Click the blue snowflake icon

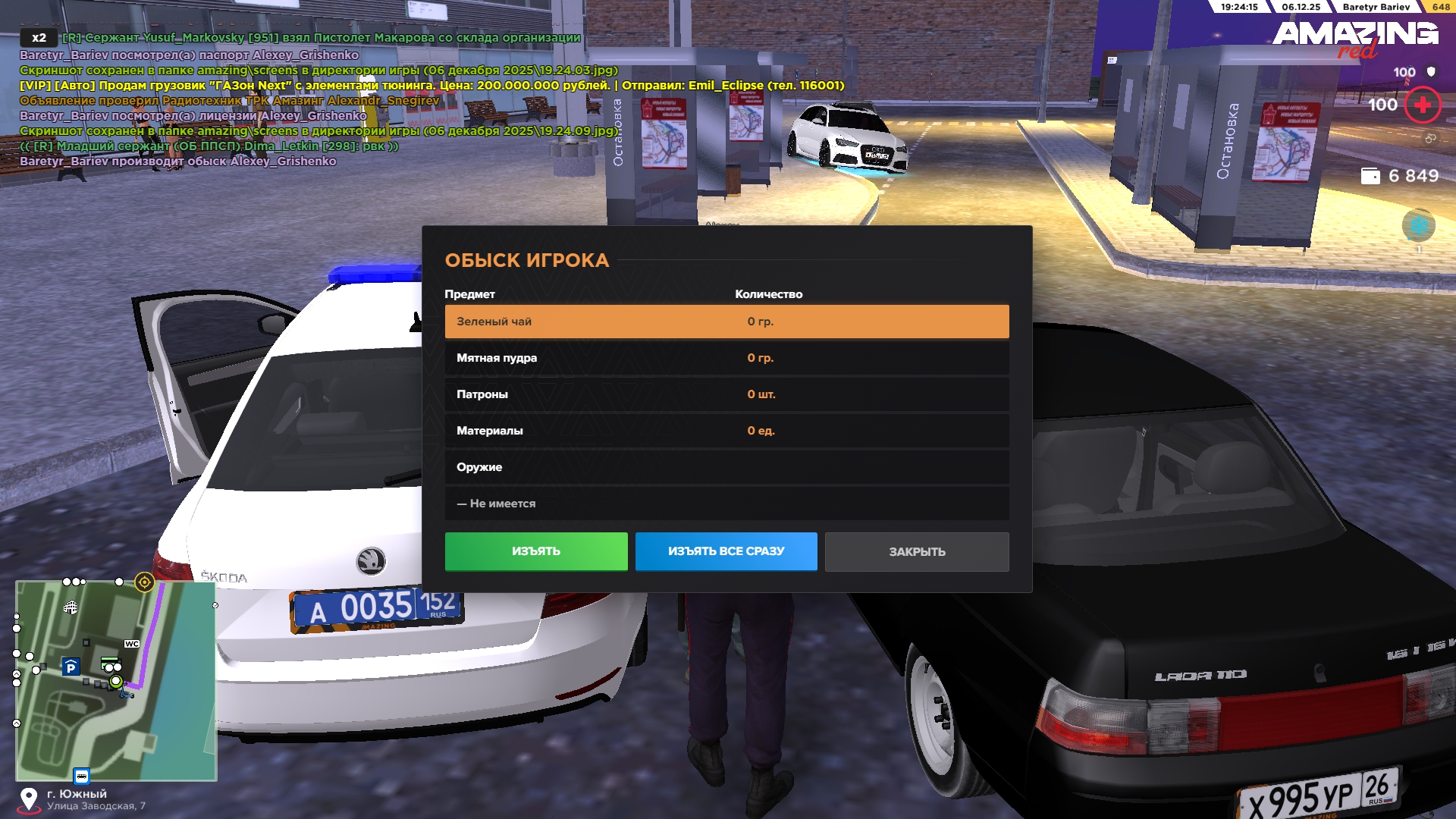pyautogui.click(x=1418, y=225)
